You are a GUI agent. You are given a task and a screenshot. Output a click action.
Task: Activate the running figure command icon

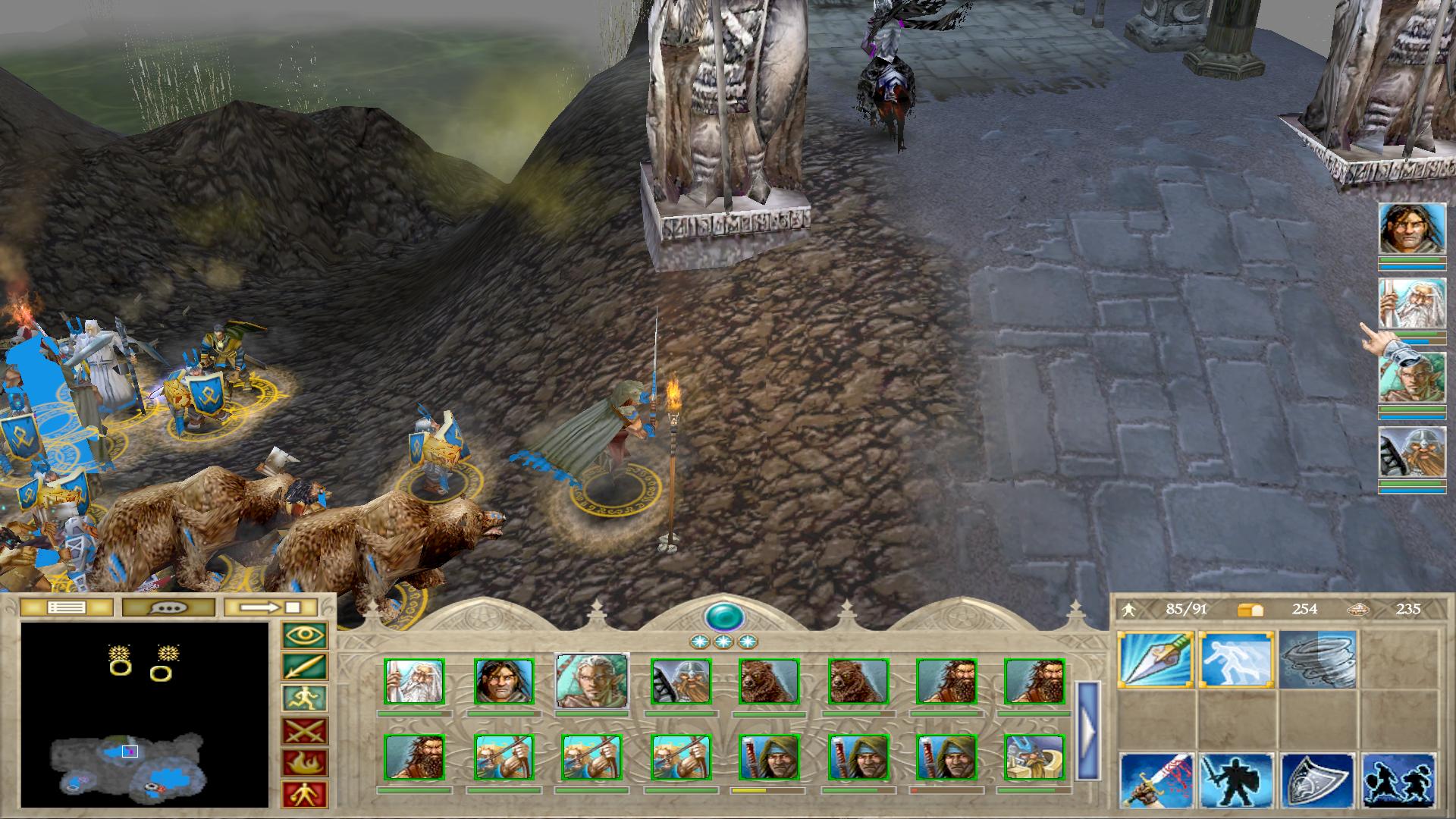304,699
